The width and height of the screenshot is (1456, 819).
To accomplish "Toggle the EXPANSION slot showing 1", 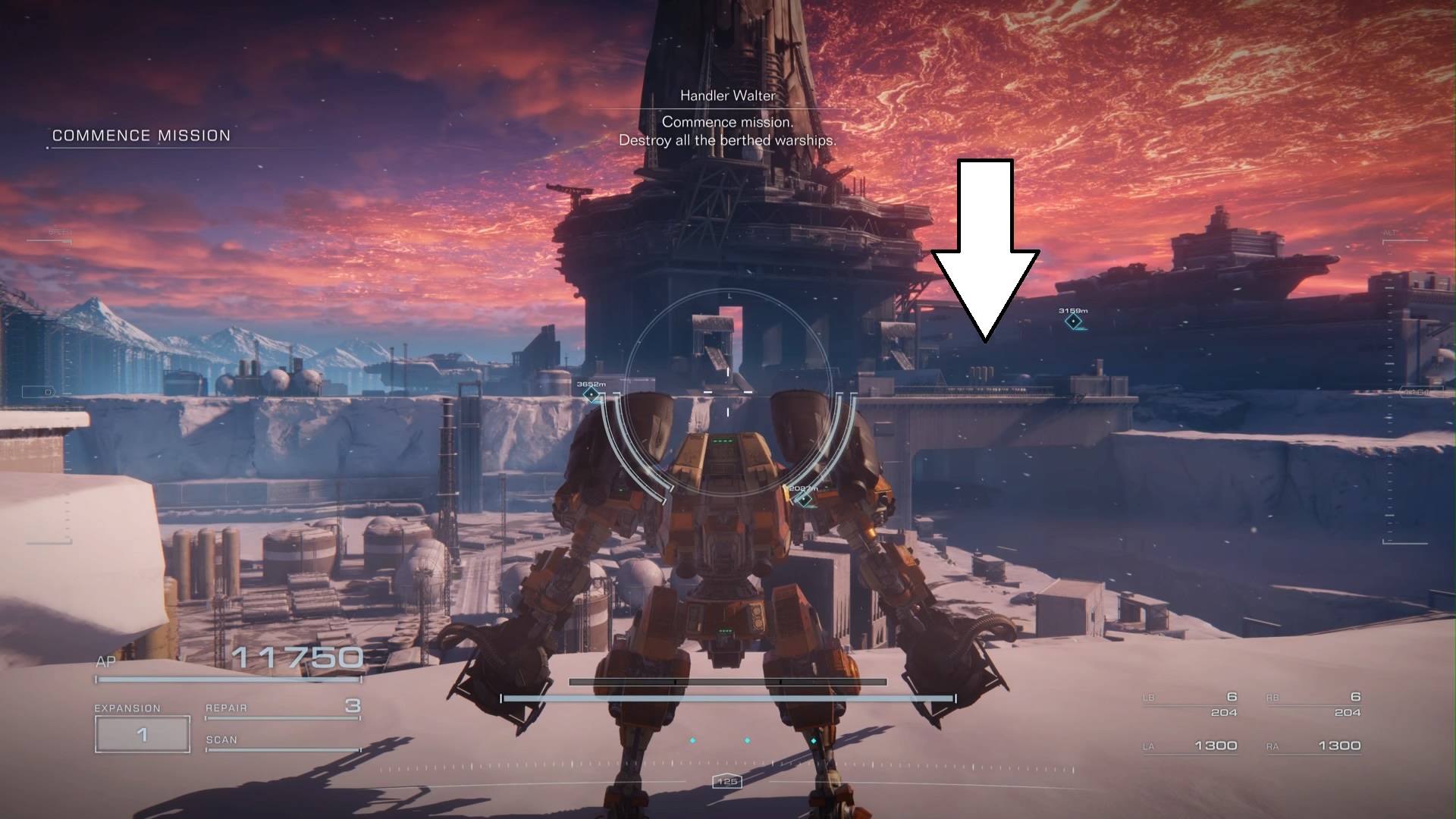I will [x=141, y=733].
